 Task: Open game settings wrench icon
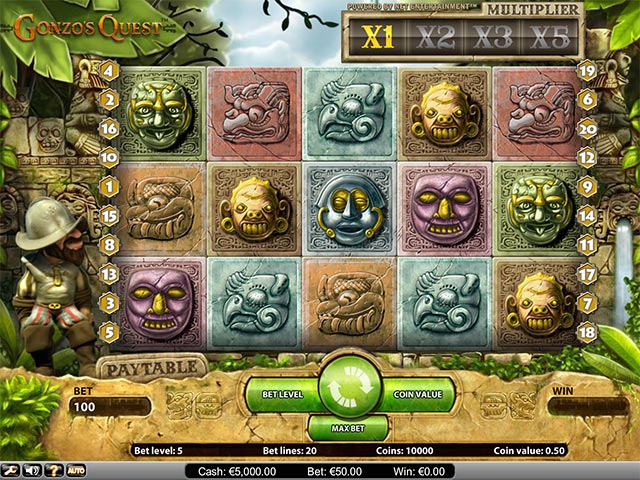pyautogui.click(x=9, y=470)
